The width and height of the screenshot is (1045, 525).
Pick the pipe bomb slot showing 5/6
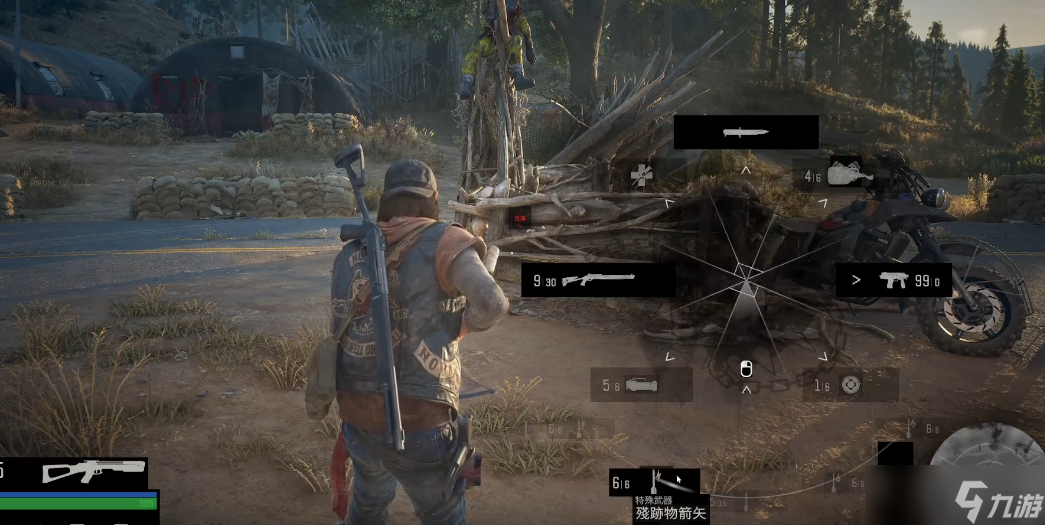click(x=641, y=384)
